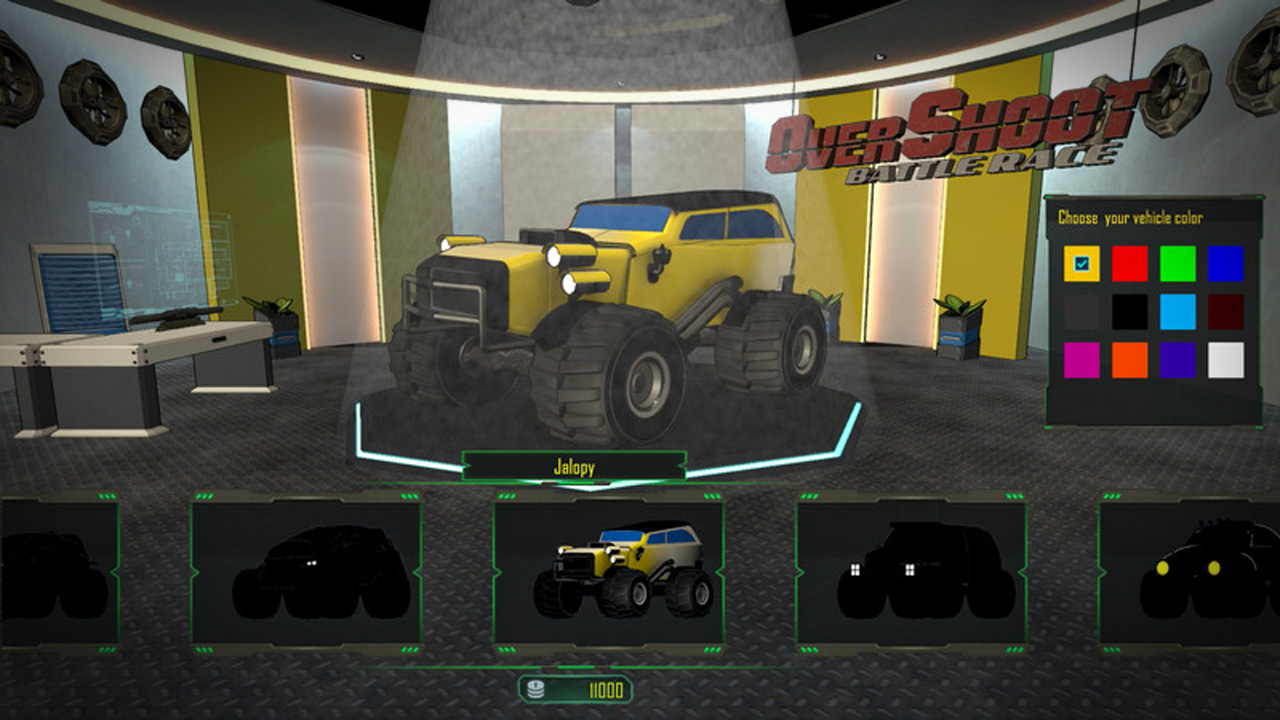The width and height of the screenshot is (1280, 720).
Task: Pick the blue color for the vehicle
Action: point(1225,263)
